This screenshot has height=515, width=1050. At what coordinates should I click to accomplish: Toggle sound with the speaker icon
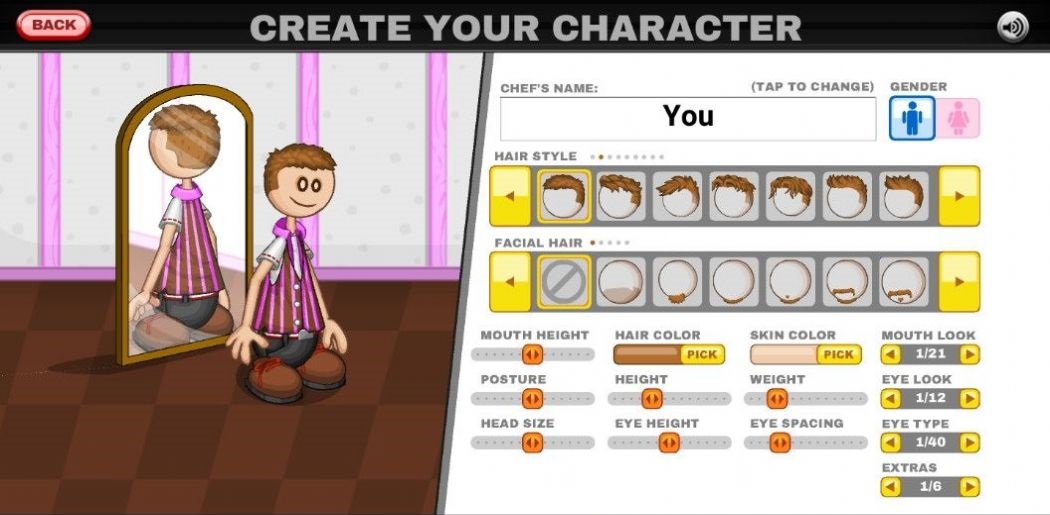1012,26
